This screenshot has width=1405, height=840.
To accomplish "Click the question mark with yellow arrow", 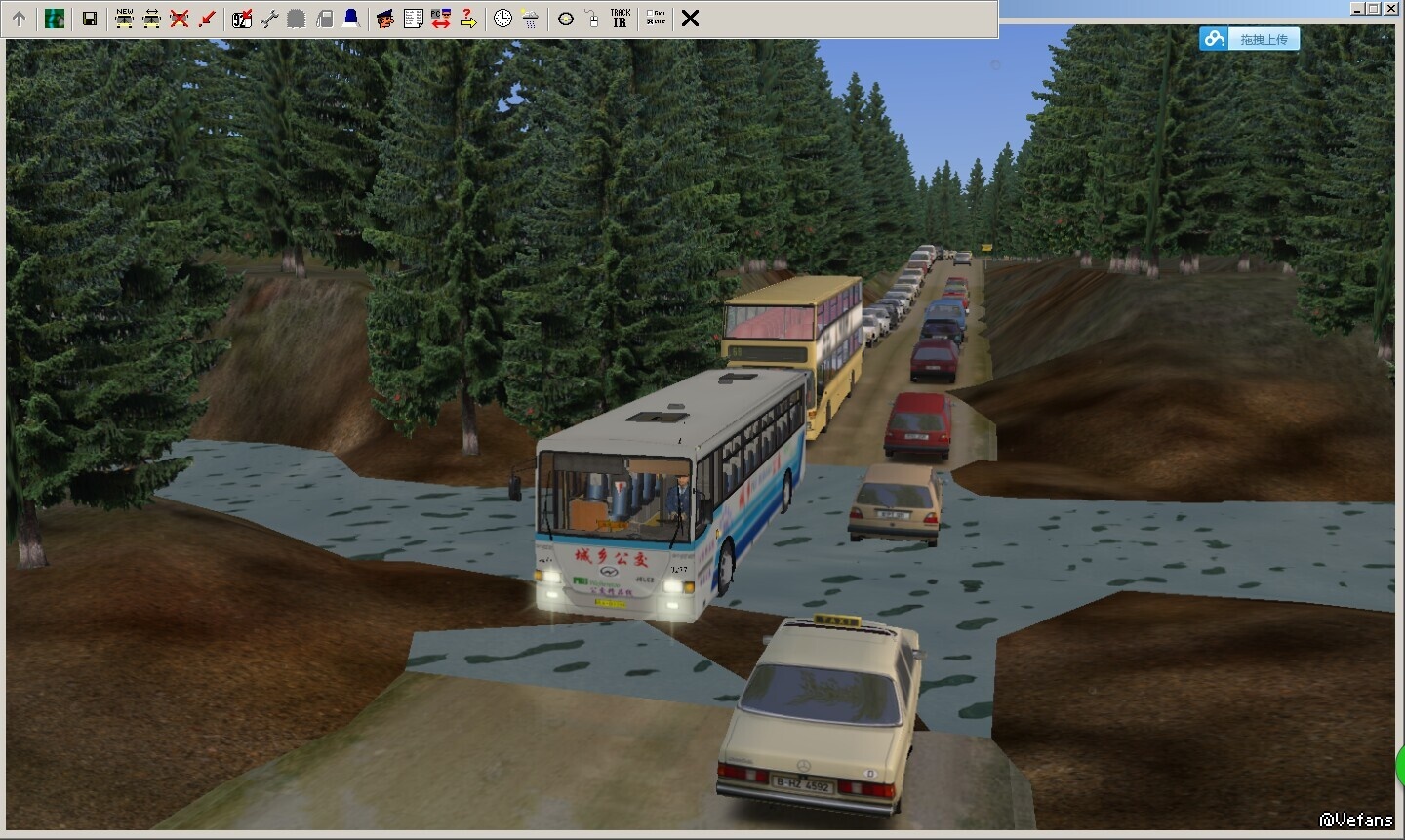I will (468, 19).
